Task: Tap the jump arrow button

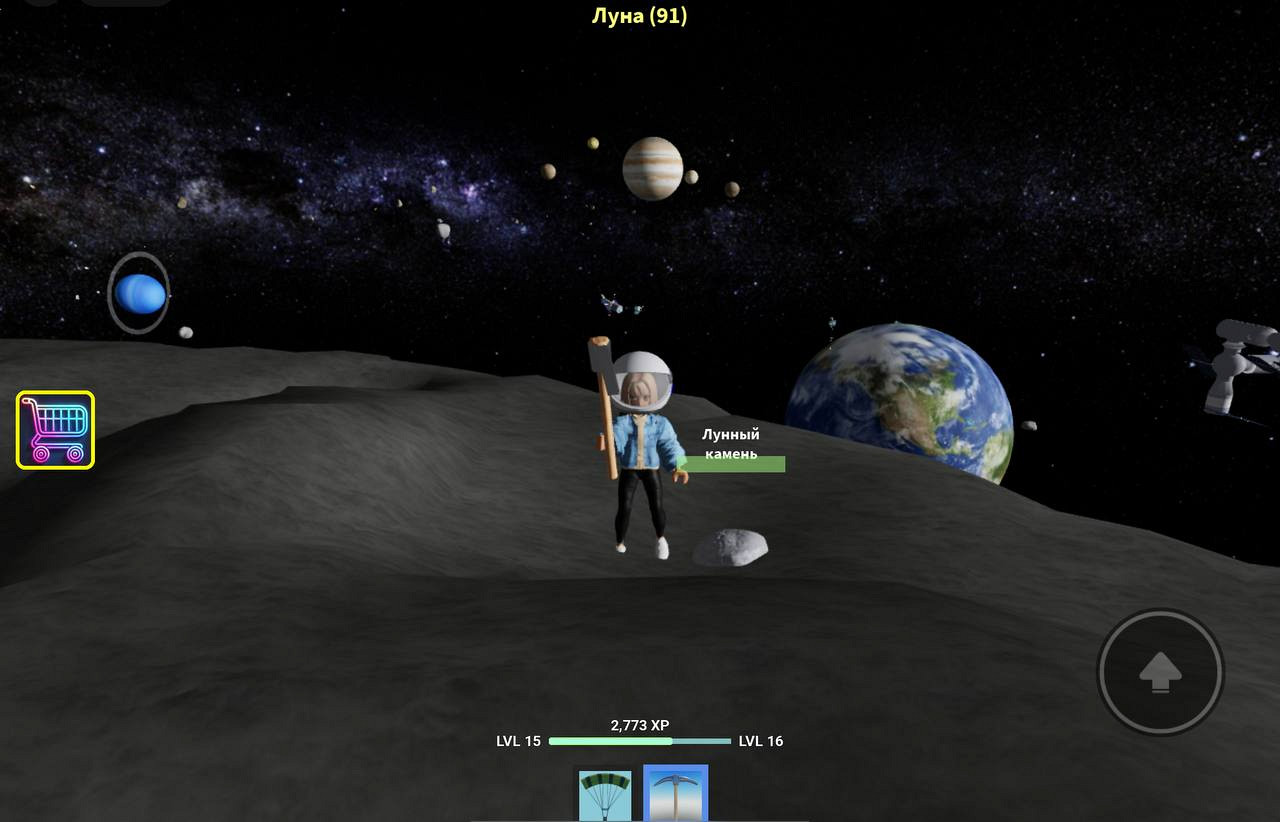Action: [1160, 672]
